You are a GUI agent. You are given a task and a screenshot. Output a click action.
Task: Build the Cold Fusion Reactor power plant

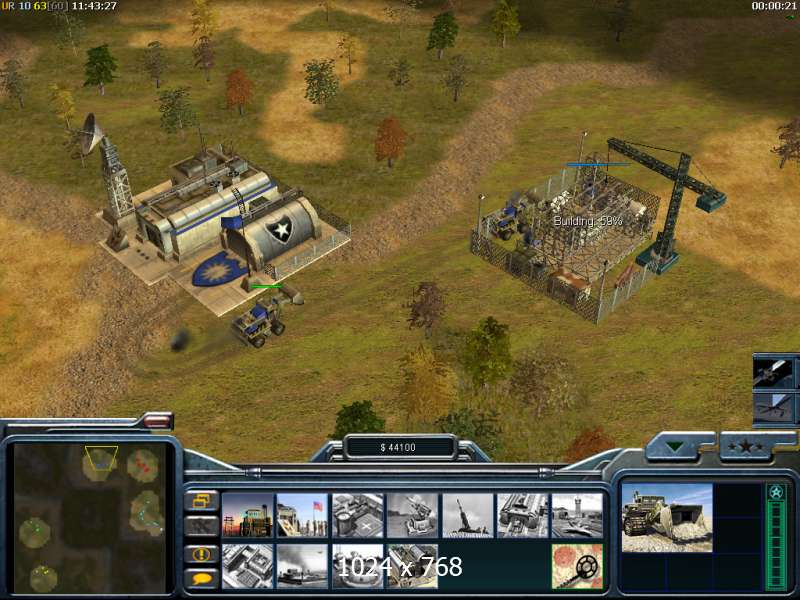(248, 515)
